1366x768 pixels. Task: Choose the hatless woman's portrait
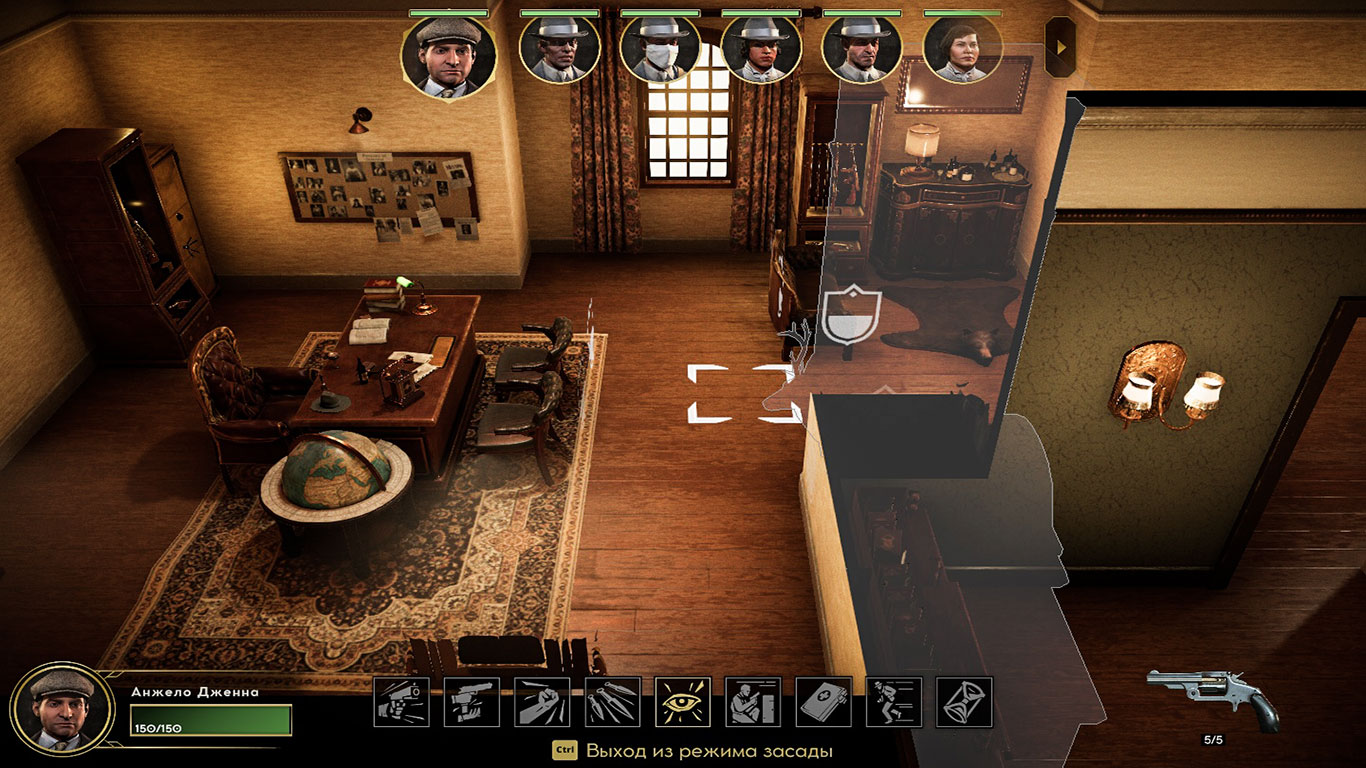[962, 48]
